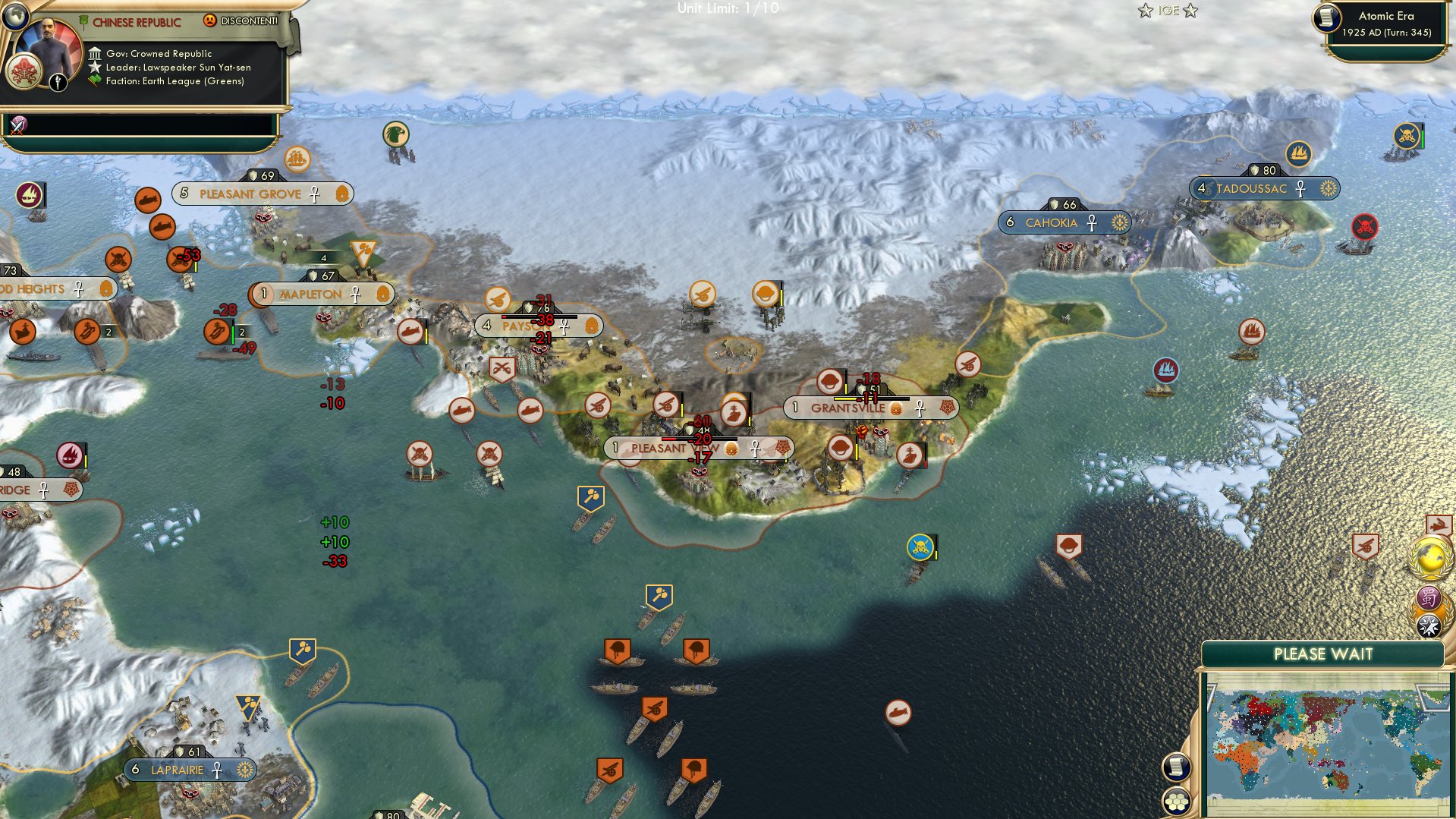
Task: Open social policies via the compass star icon
Action: 1430,624
